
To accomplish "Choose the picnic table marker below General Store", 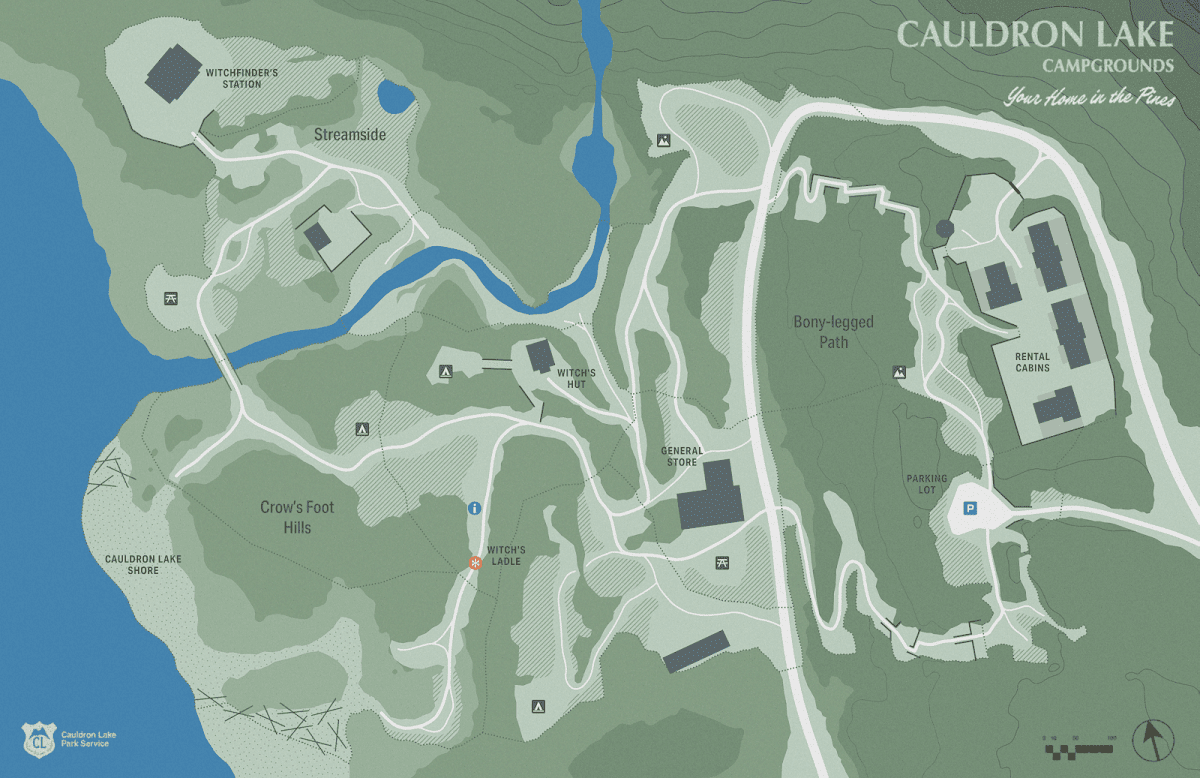I will (x=722, y=563).
